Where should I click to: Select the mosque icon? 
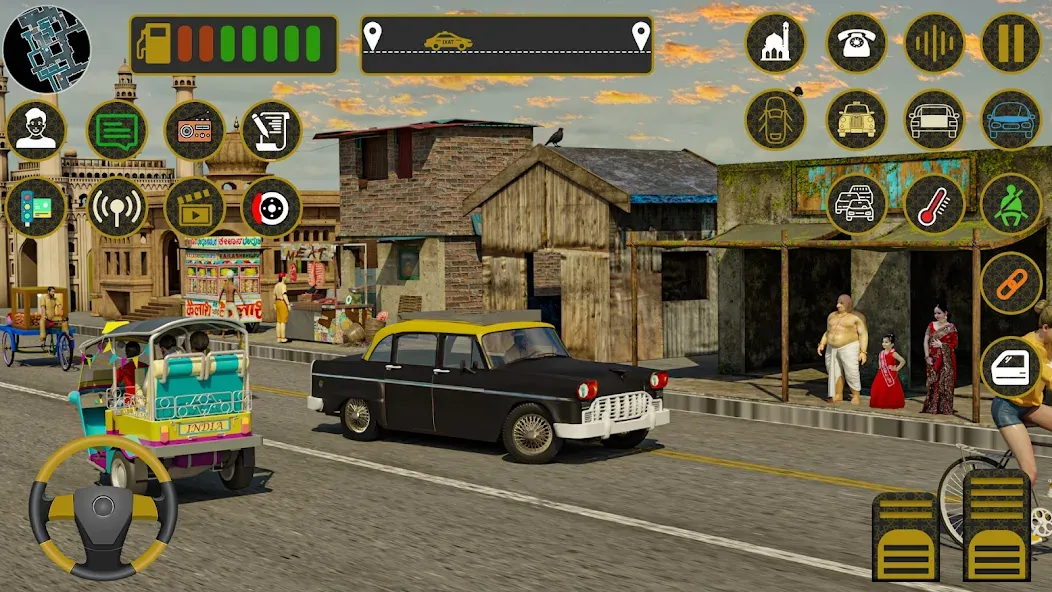coord(776,43)
